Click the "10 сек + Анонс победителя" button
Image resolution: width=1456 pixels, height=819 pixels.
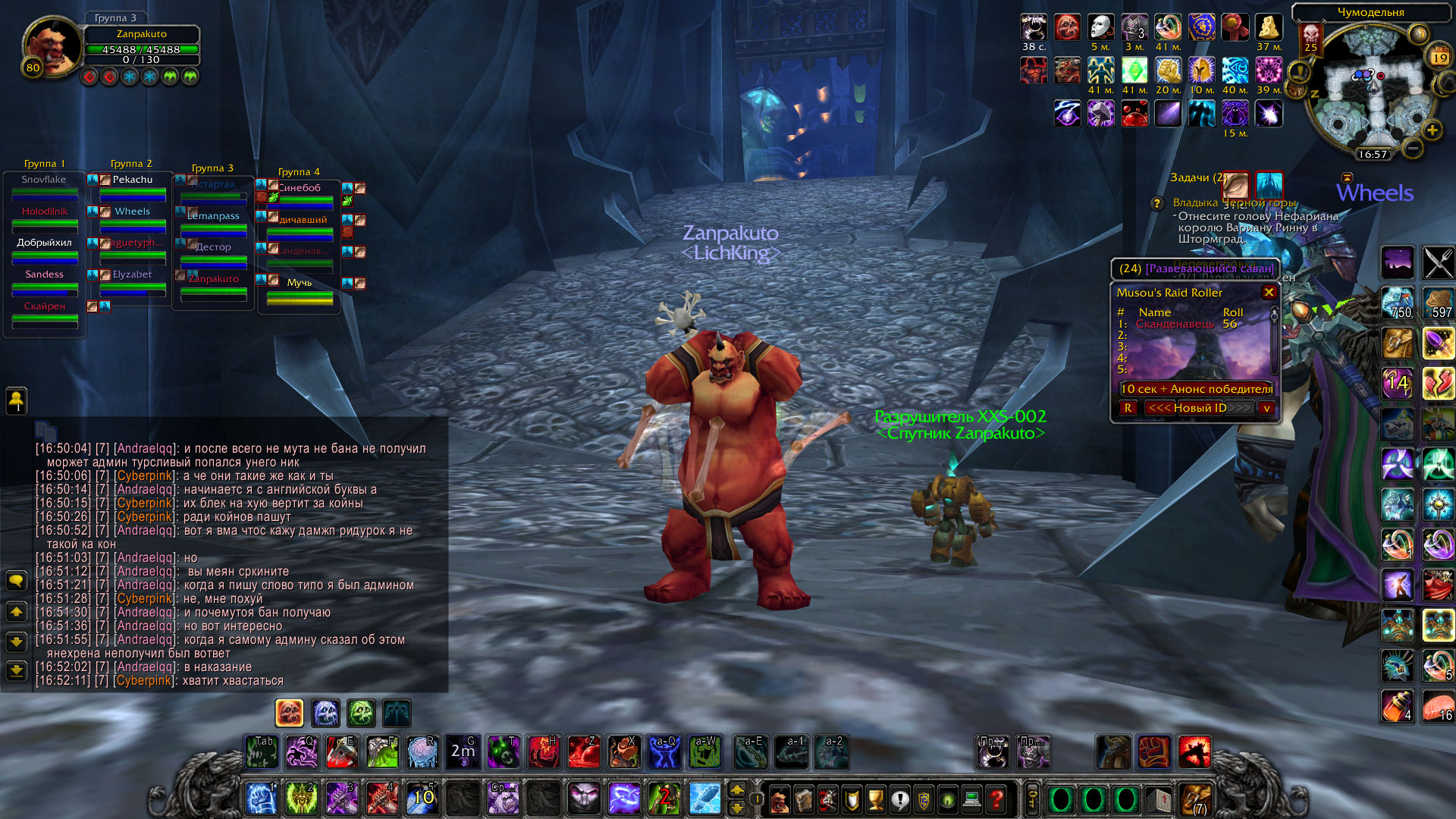pyautogui.click(x=1197, y=389)
